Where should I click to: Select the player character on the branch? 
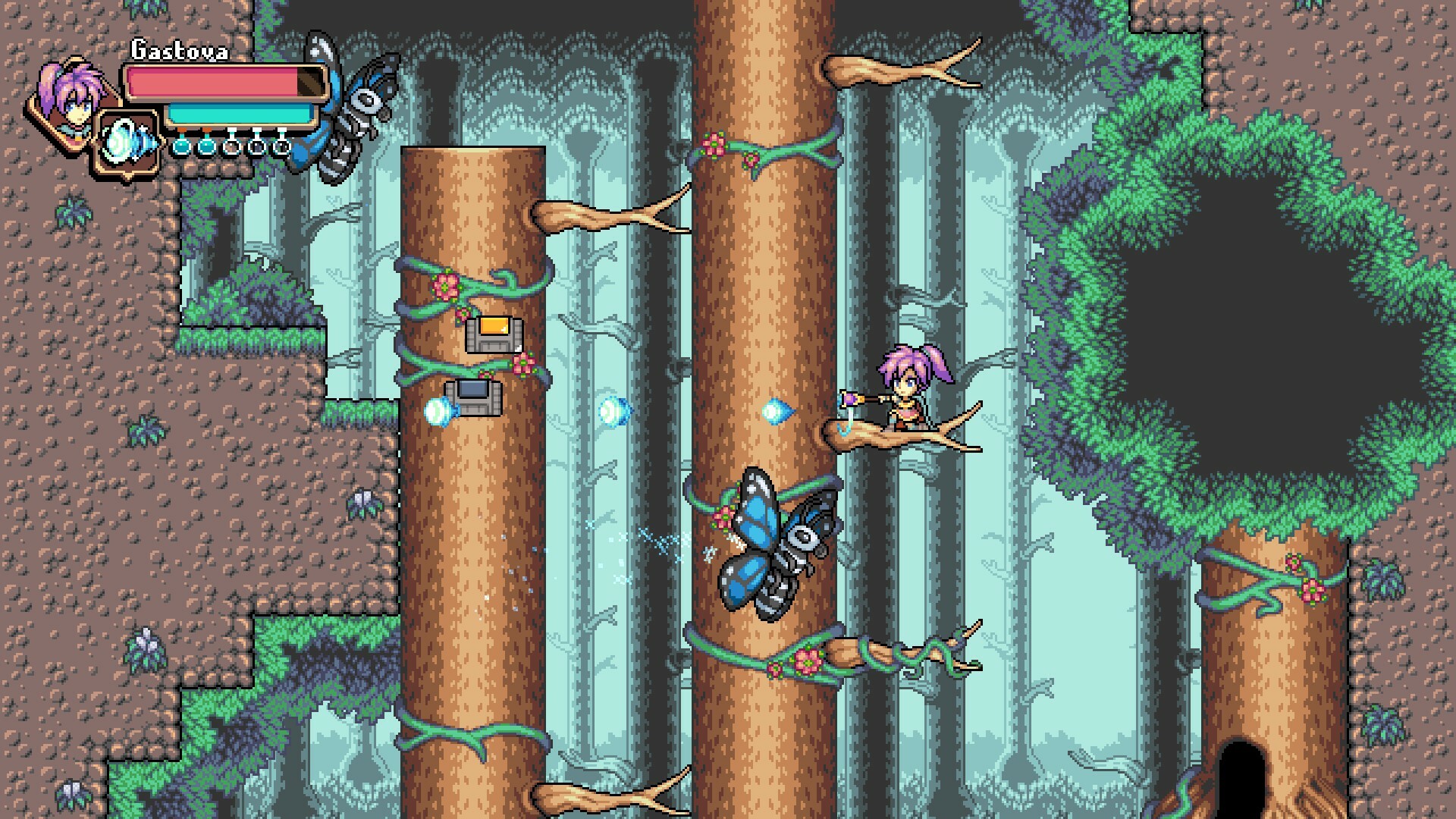click(x=906, y=394)
